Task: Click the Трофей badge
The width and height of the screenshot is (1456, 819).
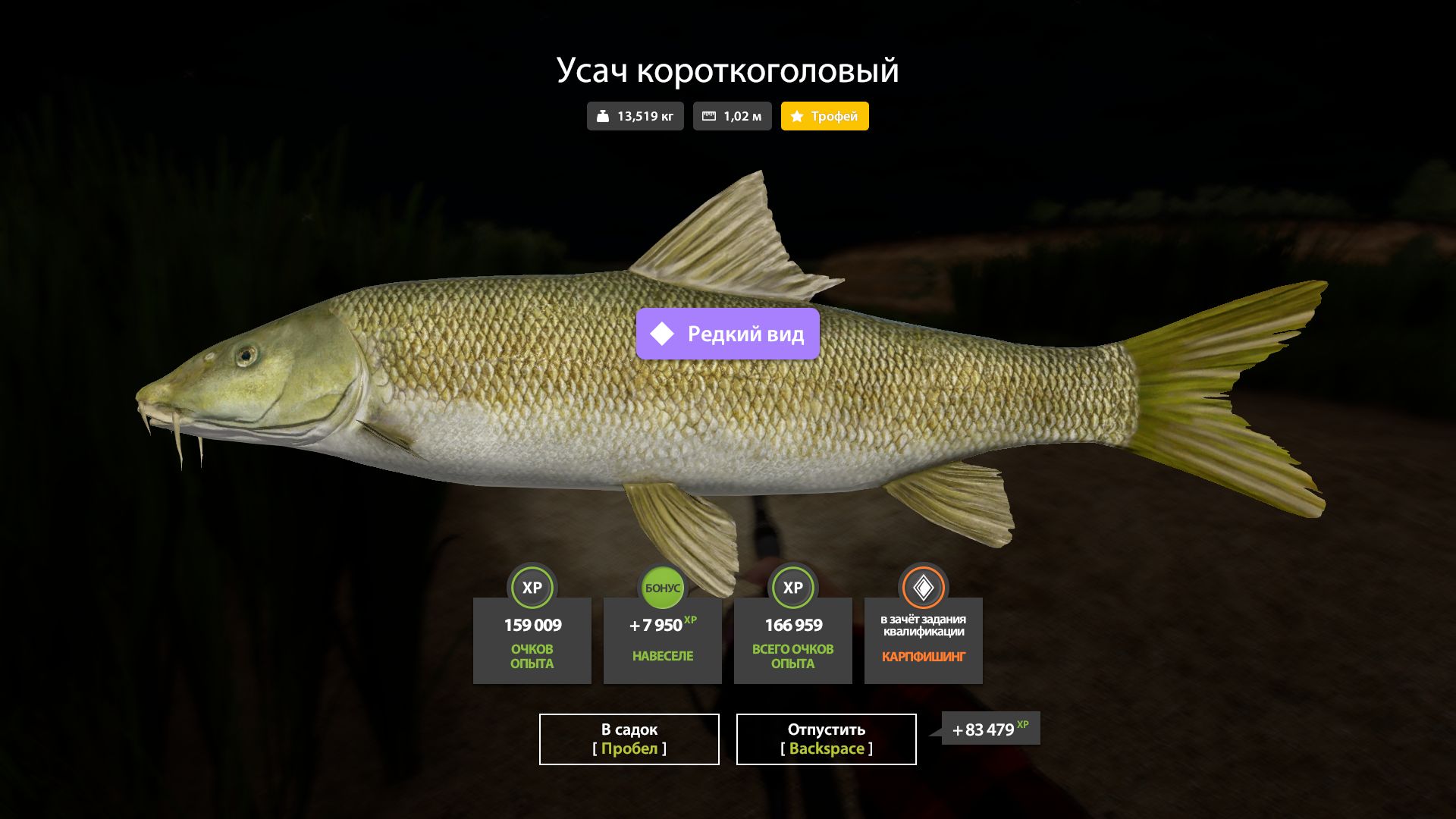Action: 824,116
